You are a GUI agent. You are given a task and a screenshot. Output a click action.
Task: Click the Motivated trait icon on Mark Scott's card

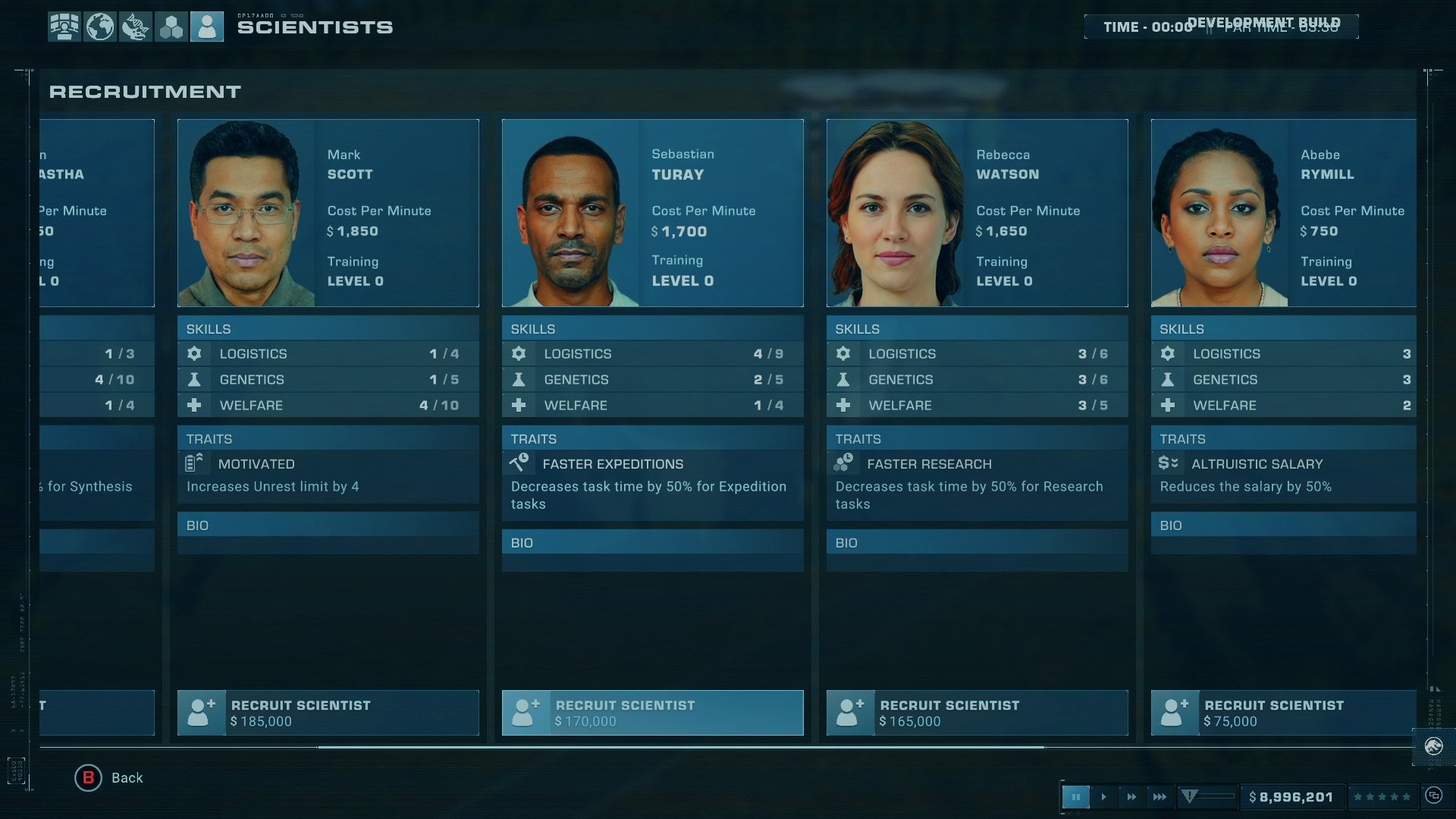[194, 463]
